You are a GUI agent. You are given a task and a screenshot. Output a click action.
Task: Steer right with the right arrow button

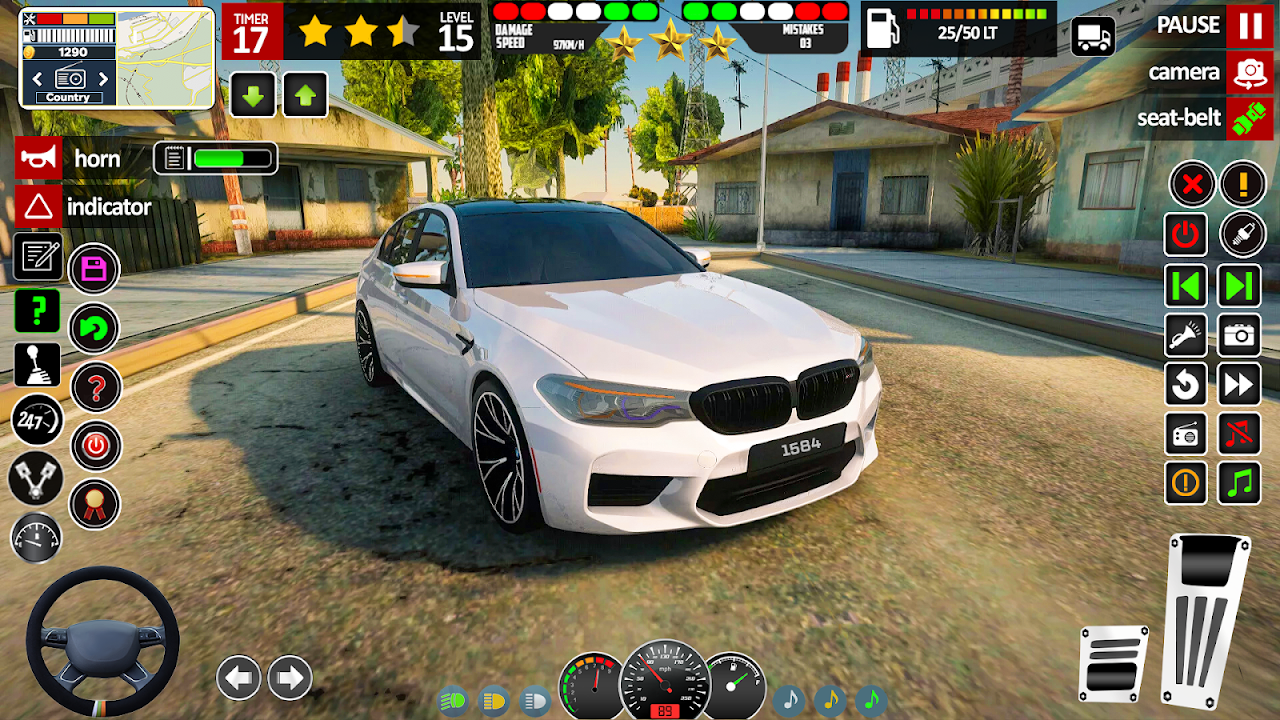pyautogui.click(x=290, y=679)
